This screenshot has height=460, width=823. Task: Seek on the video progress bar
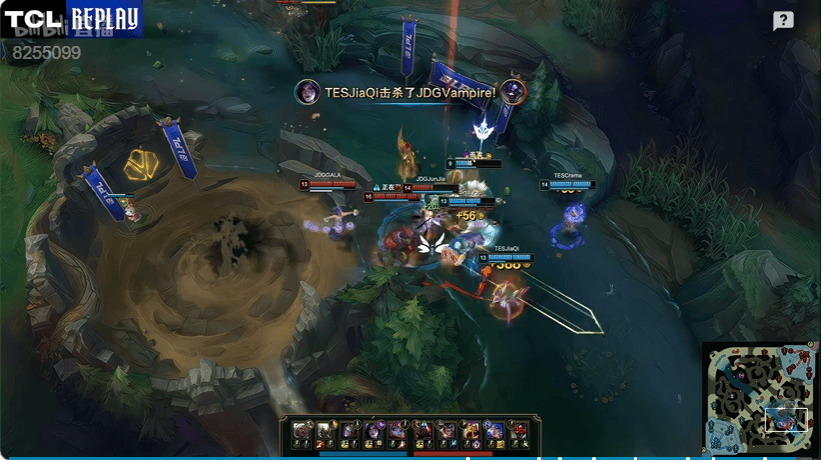point(400,457)
